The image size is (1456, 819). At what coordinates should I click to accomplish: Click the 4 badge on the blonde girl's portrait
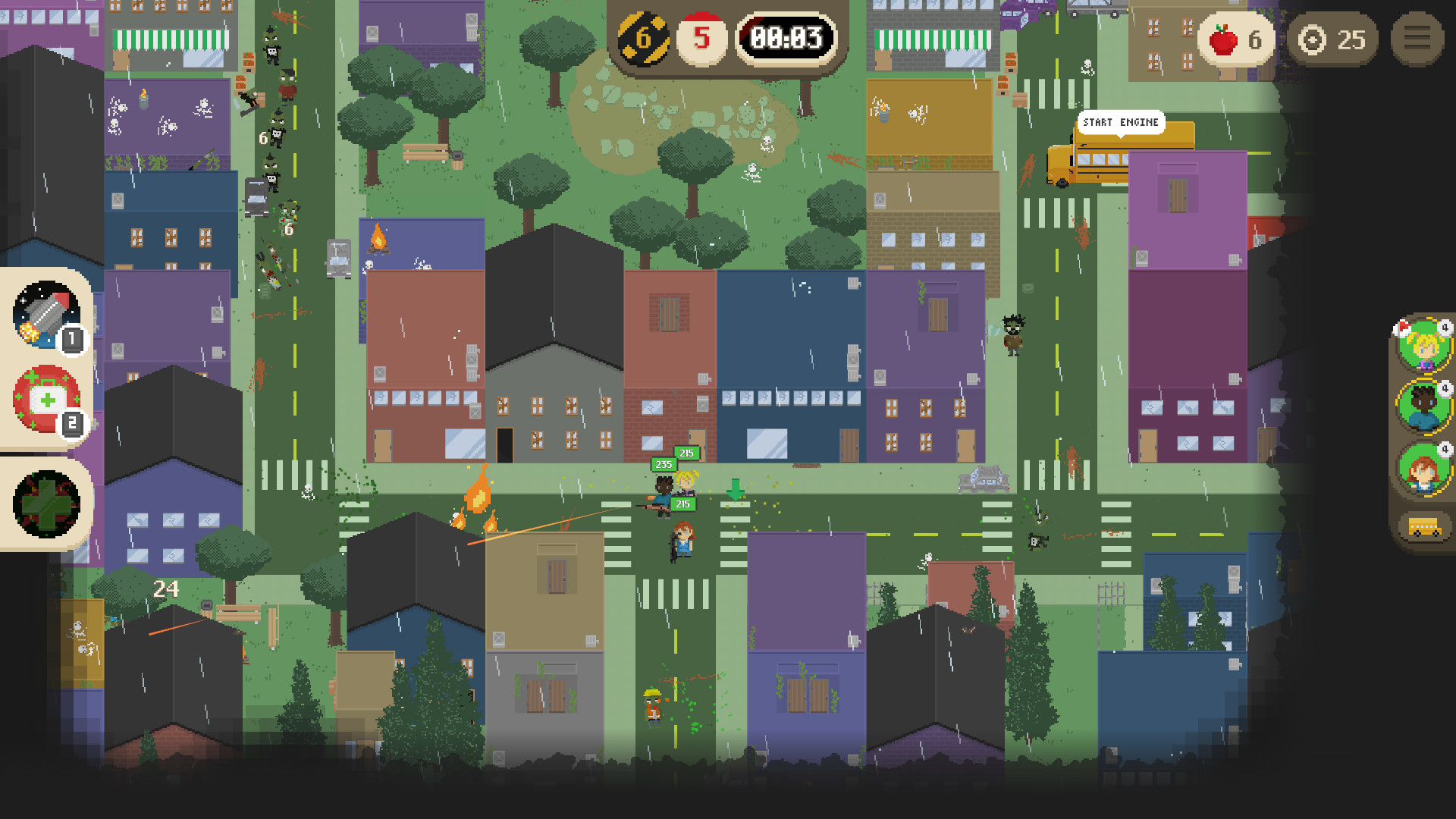1445,328
